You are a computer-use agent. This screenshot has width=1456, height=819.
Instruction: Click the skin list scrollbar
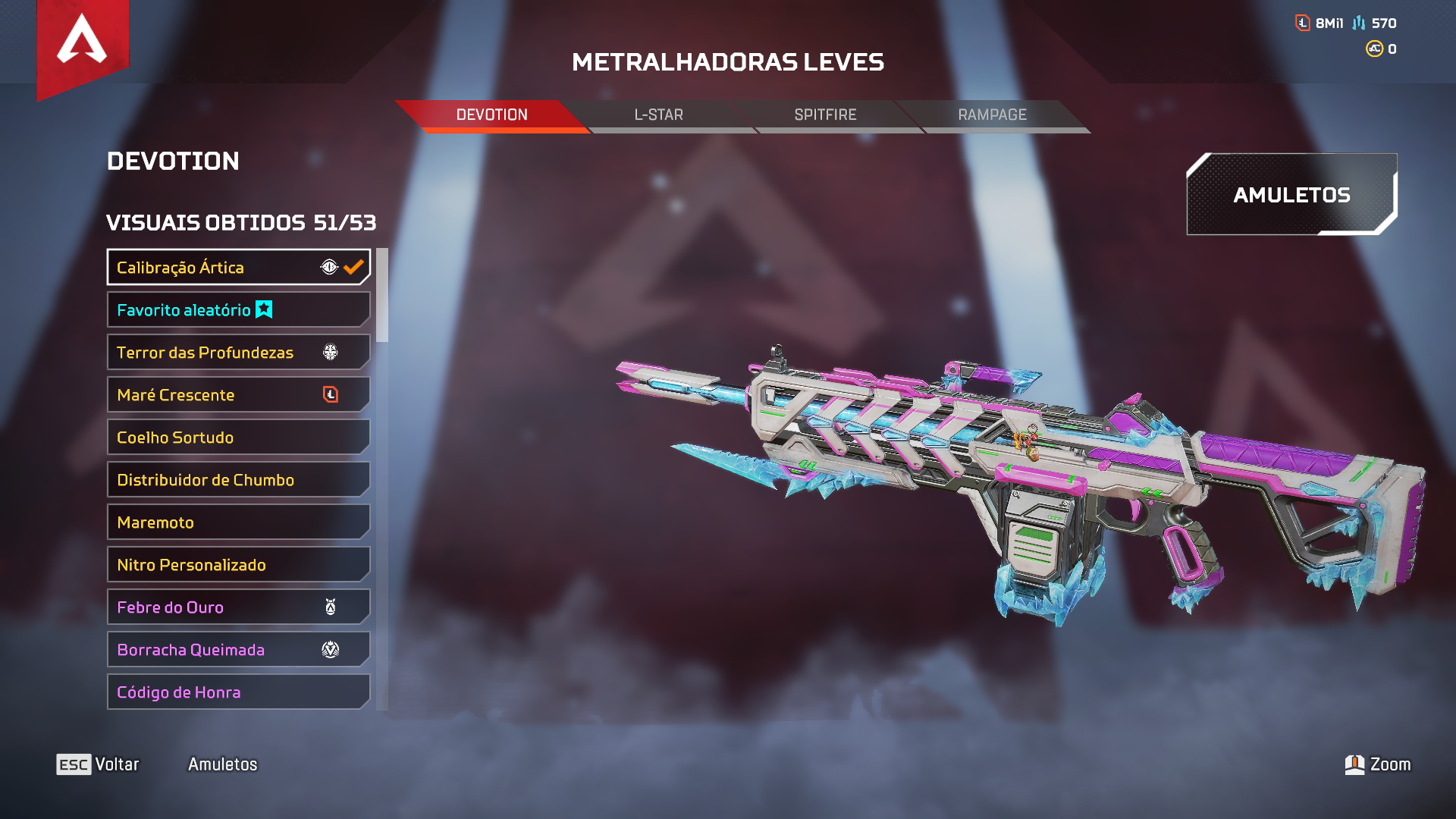[382, 296]
